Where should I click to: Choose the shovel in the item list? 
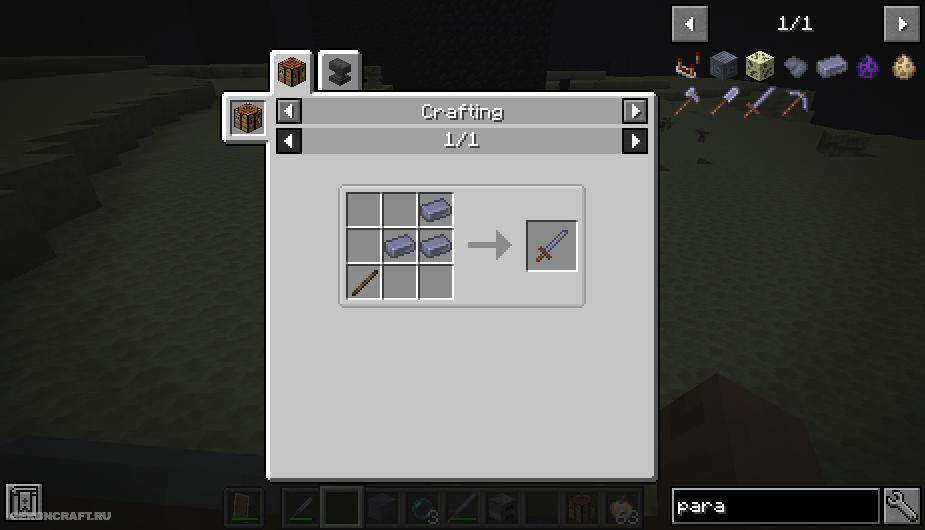point(724,101)
